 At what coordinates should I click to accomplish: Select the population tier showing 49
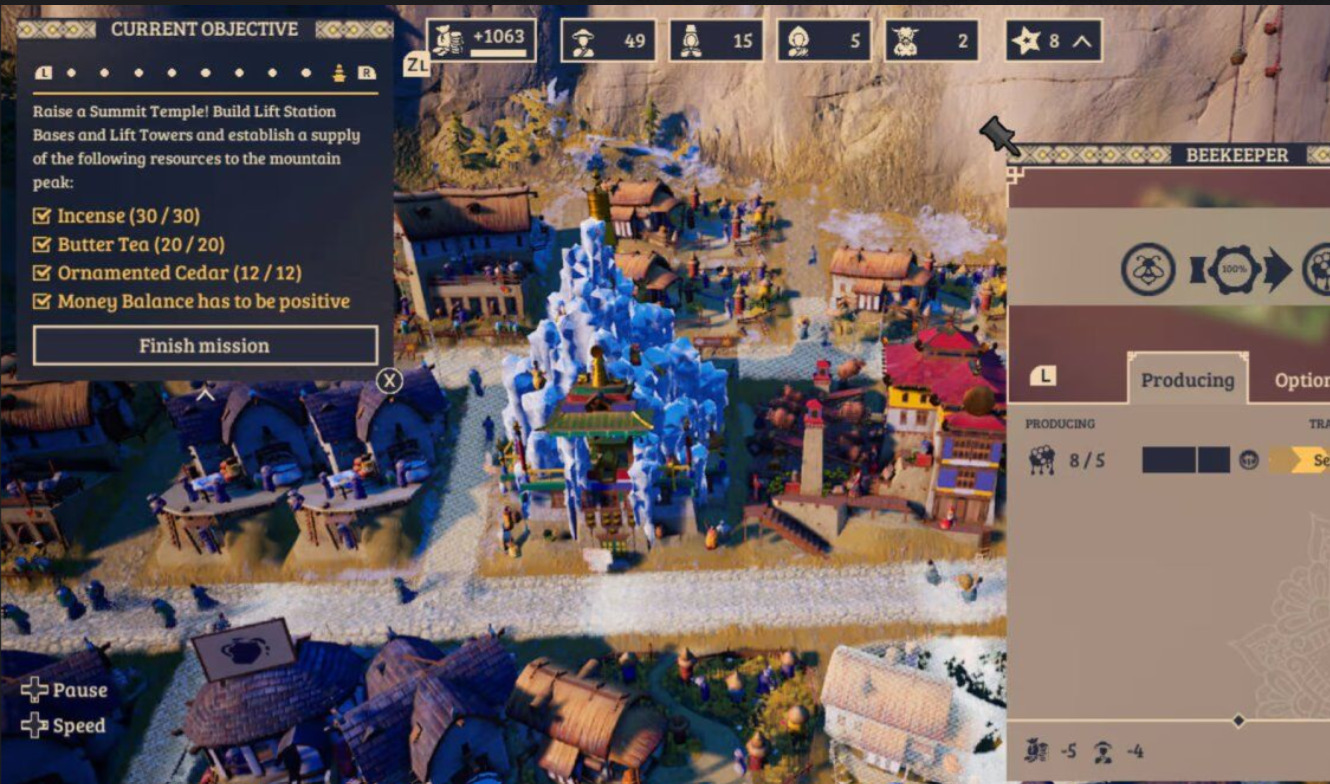(x=608, y=41)
